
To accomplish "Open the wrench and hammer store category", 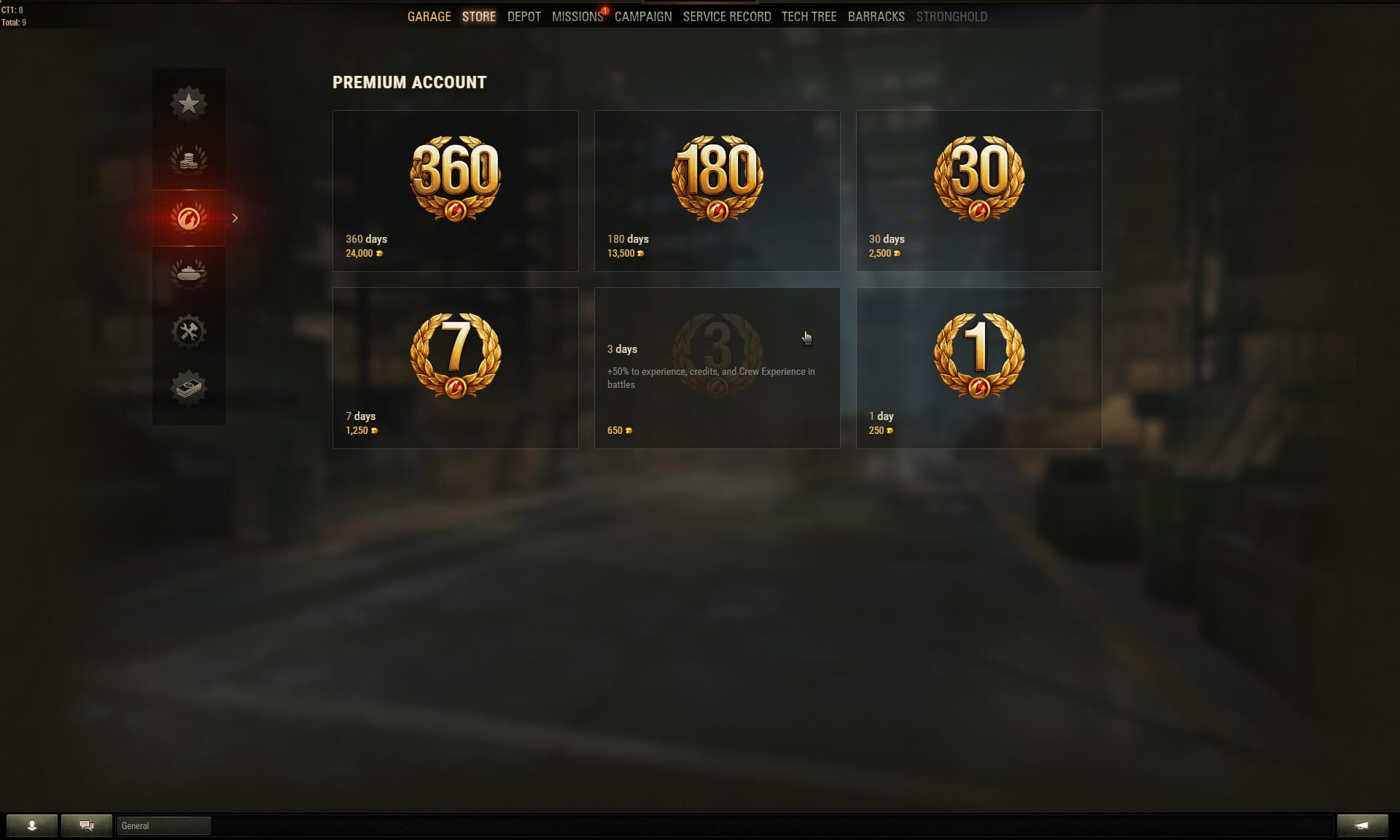I will tap(189, 332).
